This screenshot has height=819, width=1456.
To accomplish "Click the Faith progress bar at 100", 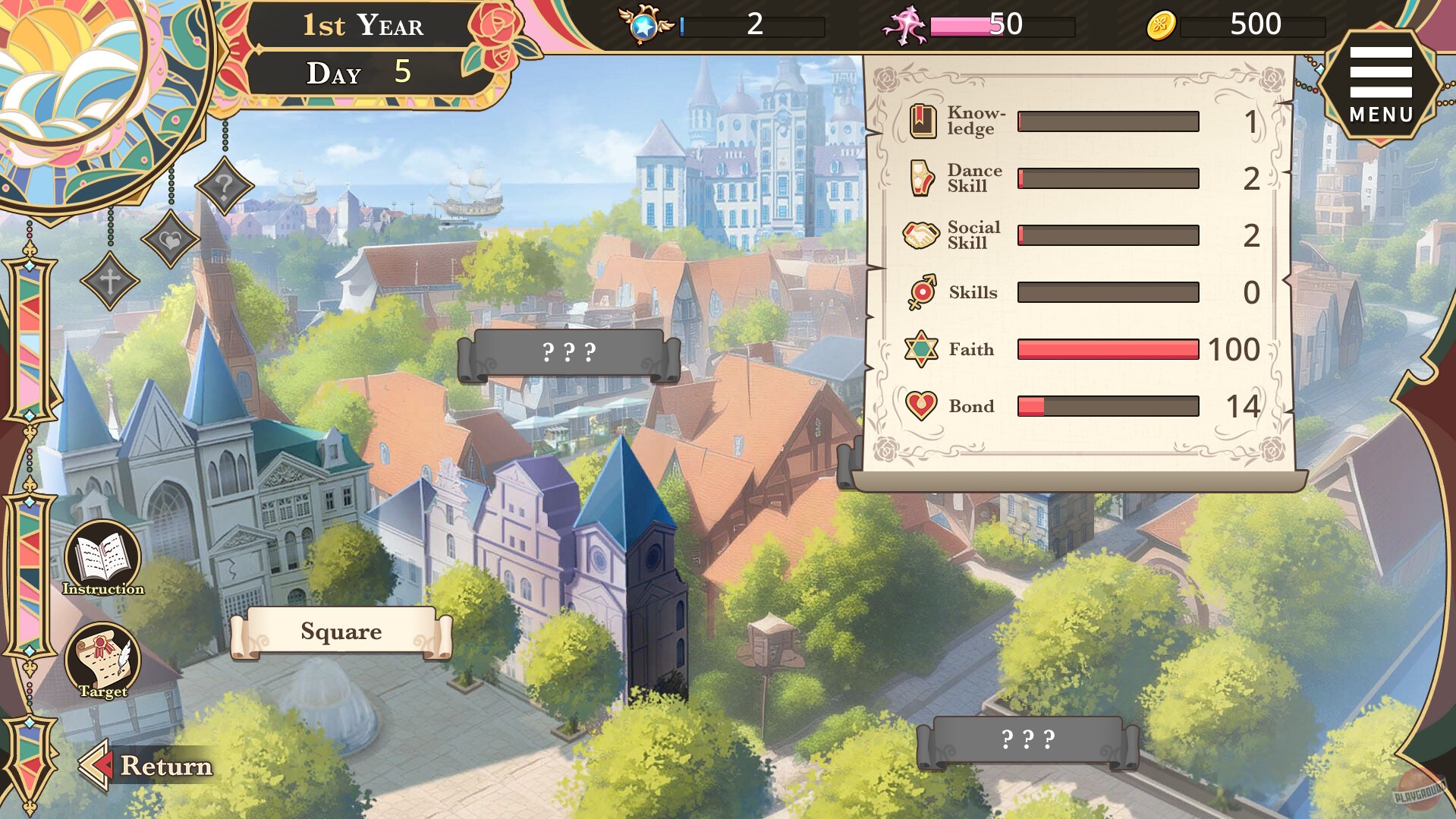I will pos(1108,349).
